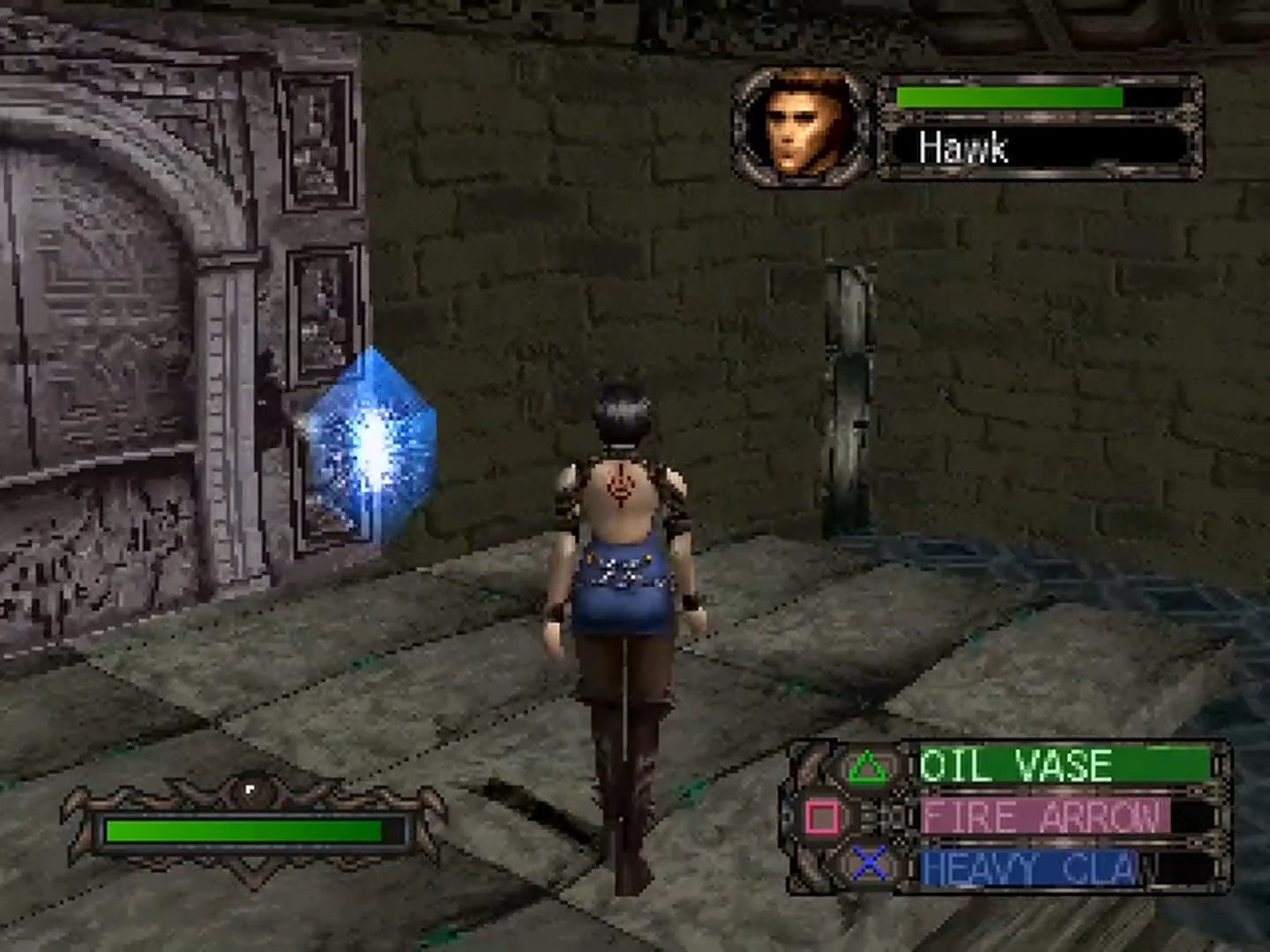Select the Oil Vase trap slot
The width and height of the screenshot is (1270, 952).
(x=1063, y=765)
